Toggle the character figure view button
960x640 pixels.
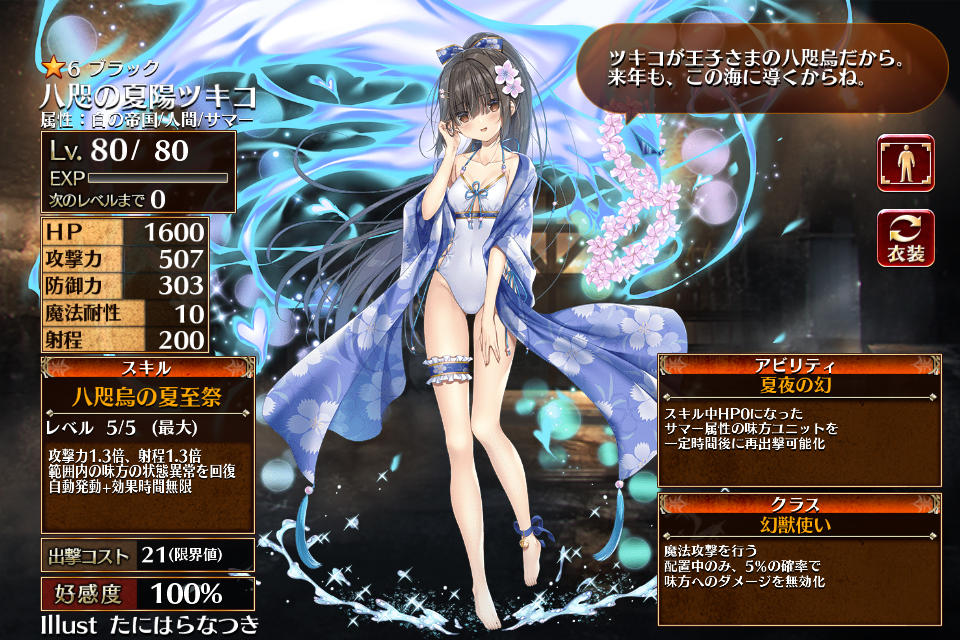pyautogui.click(x=905, y=163)
